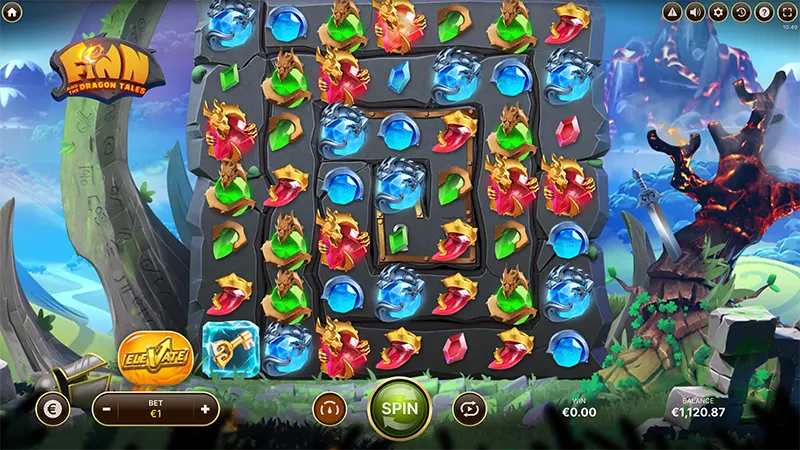
Task: Open settings via the gear icon
Action: click(x=717, y=12)
